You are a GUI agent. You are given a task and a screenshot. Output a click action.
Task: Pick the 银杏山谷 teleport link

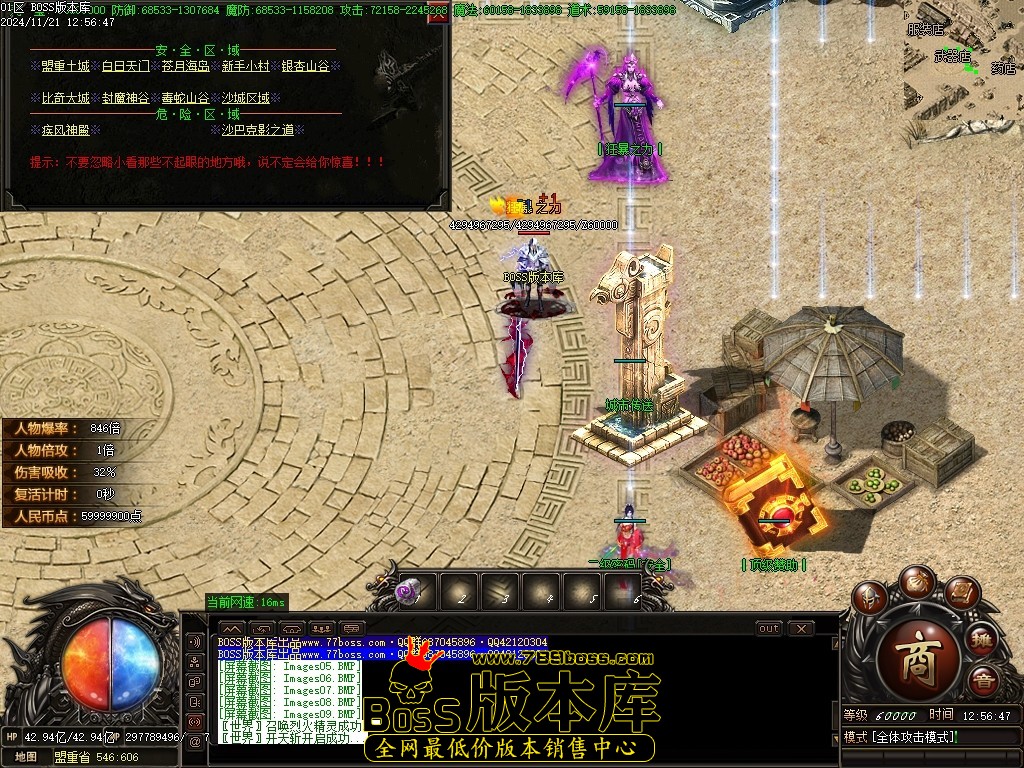305,67
